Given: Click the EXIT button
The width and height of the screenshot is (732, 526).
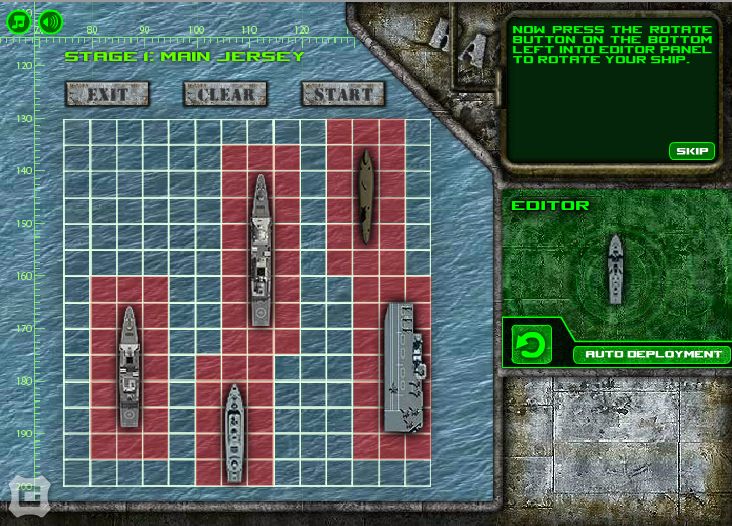Looking at the screenshot, I should (107, 94).
